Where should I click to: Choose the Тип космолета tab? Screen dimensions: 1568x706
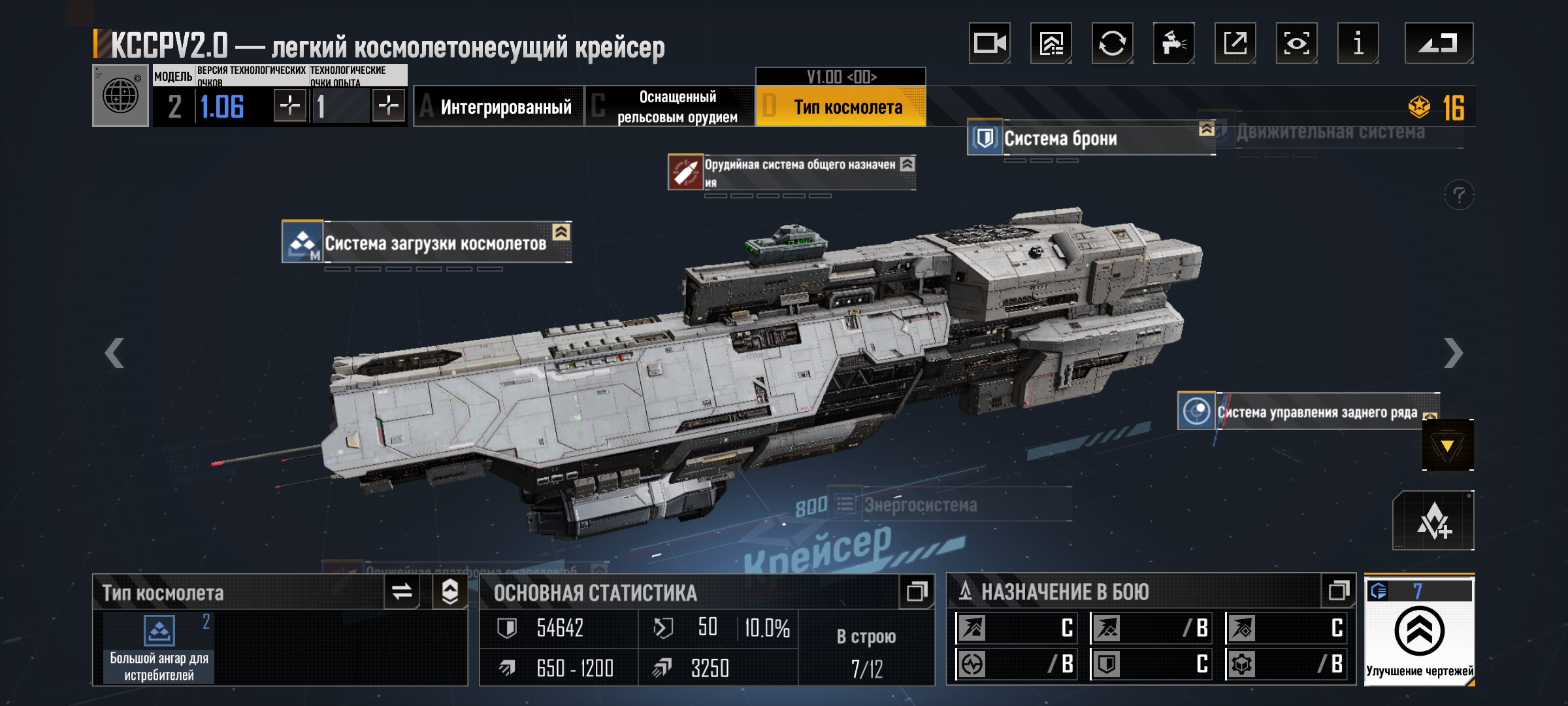(841, 107)
